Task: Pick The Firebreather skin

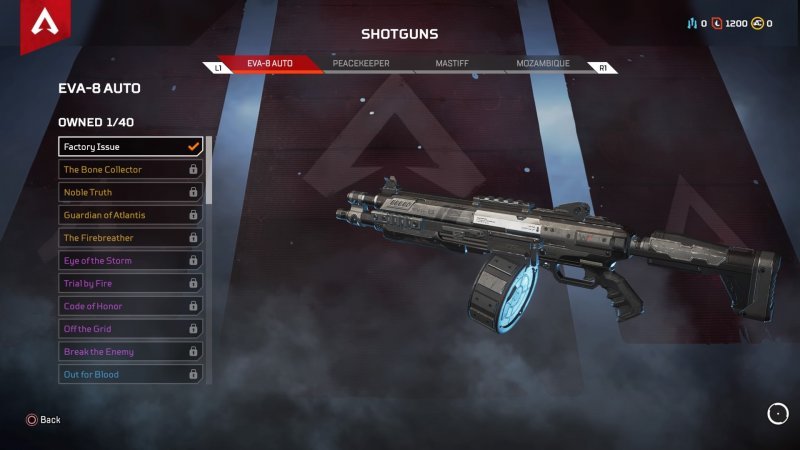Action: pos(131,238)
